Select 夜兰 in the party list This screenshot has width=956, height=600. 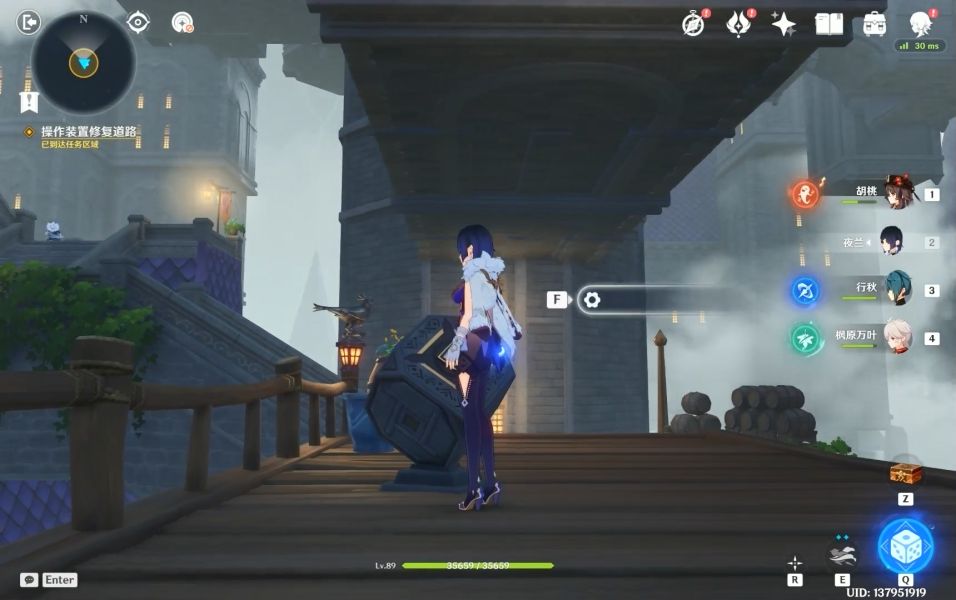pos(890,241)
